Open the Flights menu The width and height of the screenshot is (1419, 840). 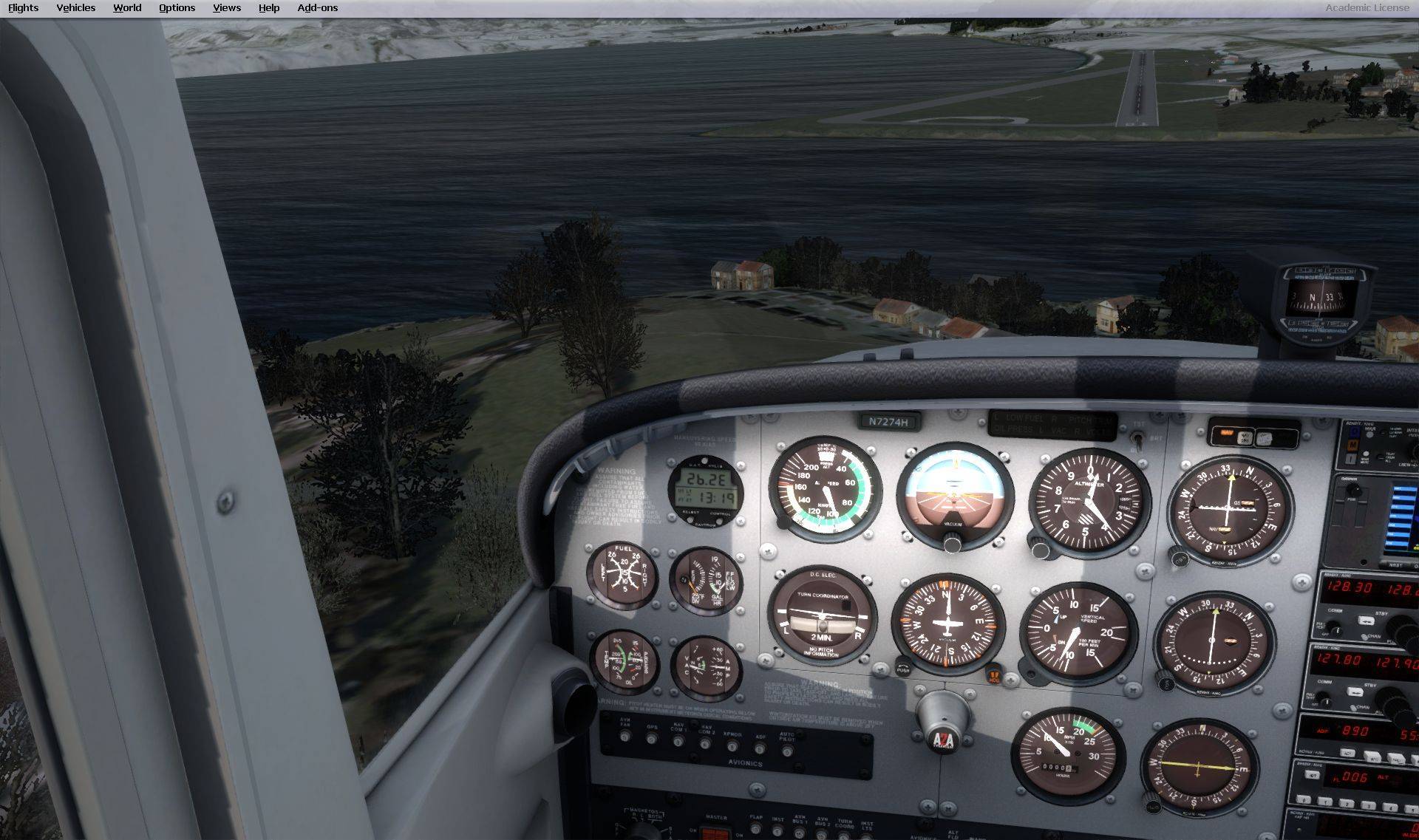(23, 8)
